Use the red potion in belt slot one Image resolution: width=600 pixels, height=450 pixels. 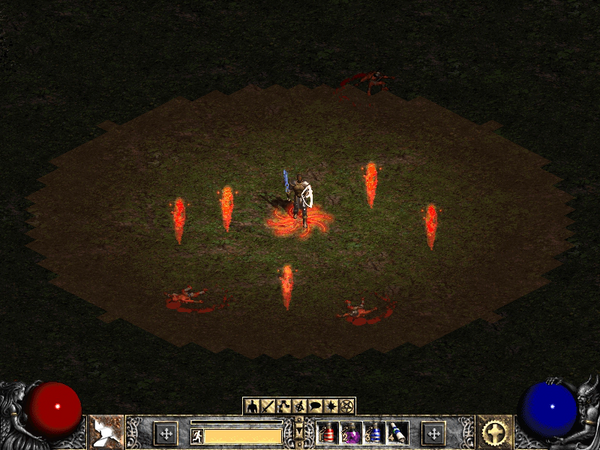[x=326, y=433]
